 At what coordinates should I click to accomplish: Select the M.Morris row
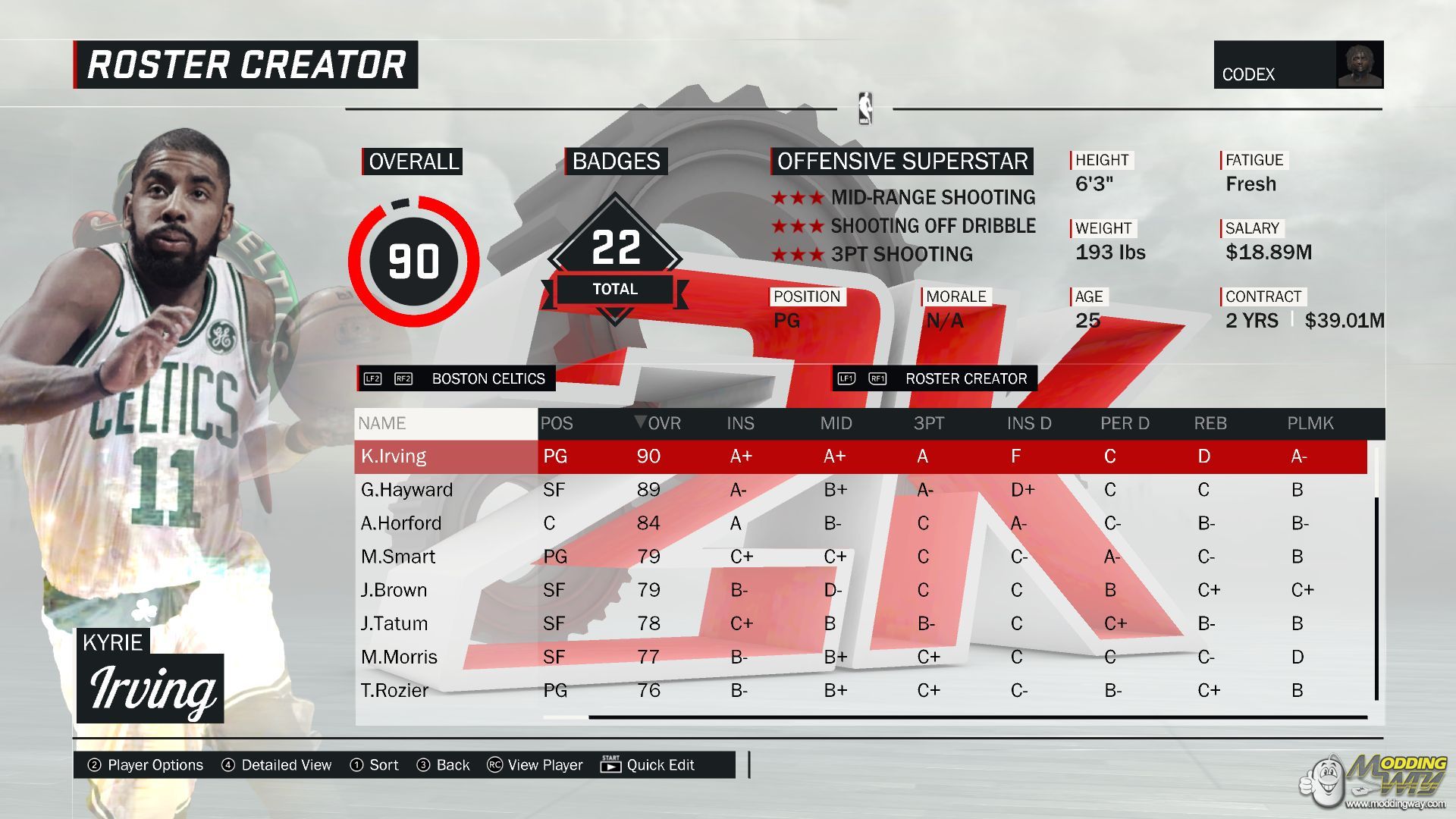click(399, 657)
